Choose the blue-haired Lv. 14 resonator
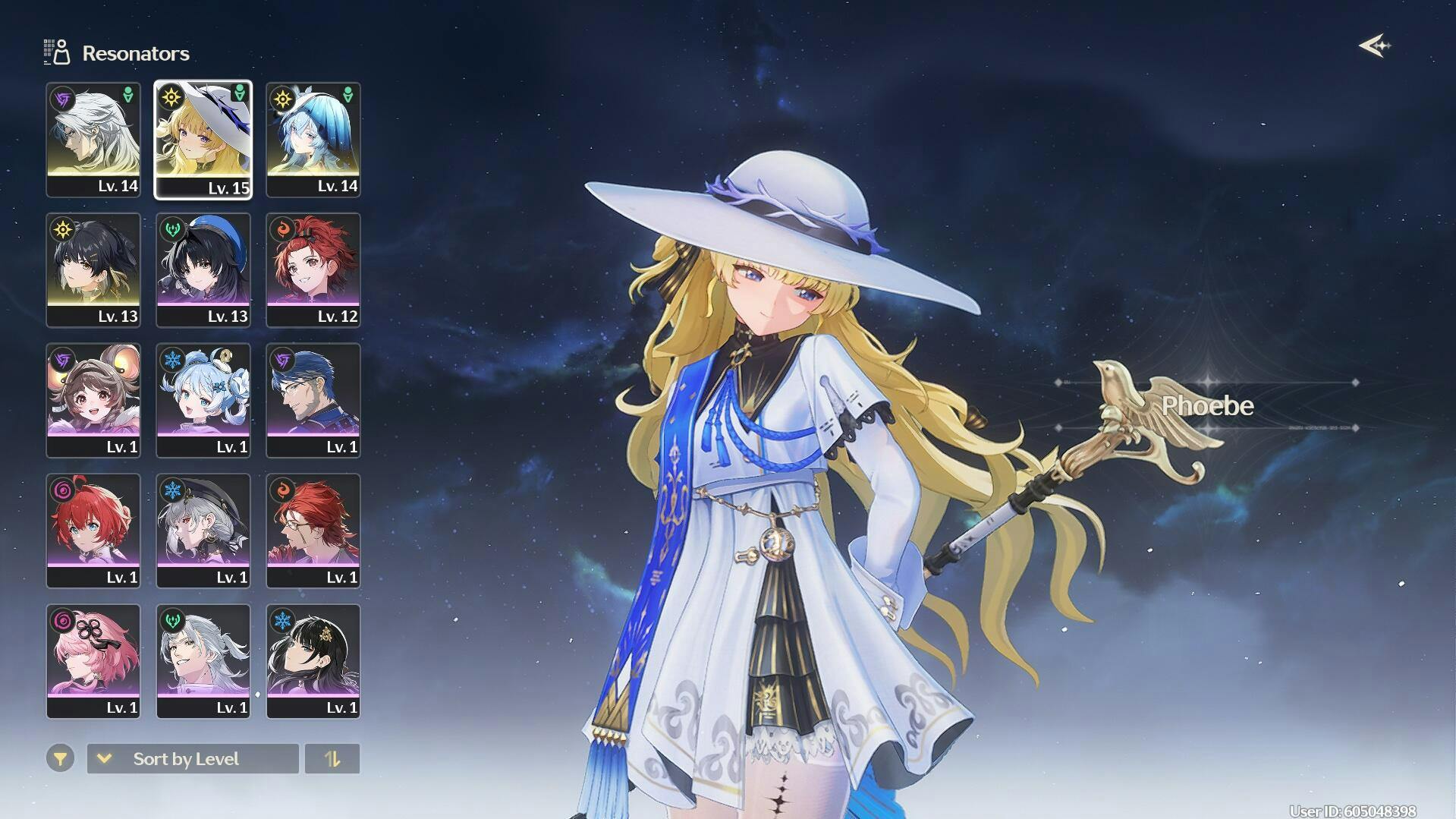 313,140
